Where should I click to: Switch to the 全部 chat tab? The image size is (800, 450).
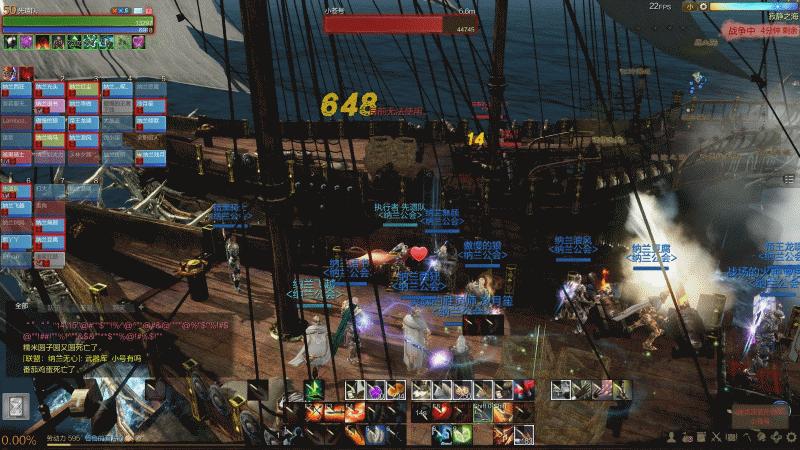(22, 307)
